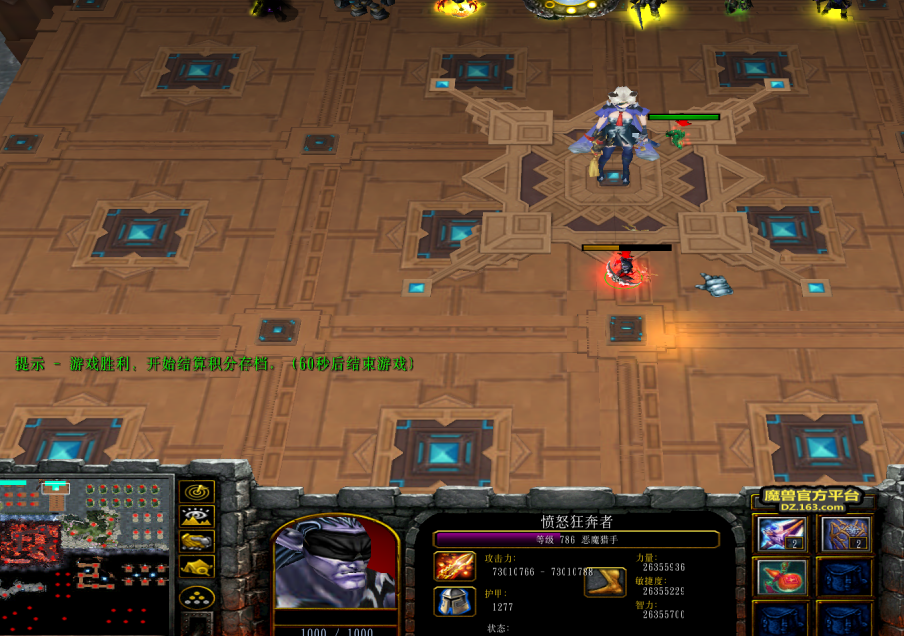904x636 pixels.
Task: Use the red fruit inventory item
Action: (x=782, y=576)
